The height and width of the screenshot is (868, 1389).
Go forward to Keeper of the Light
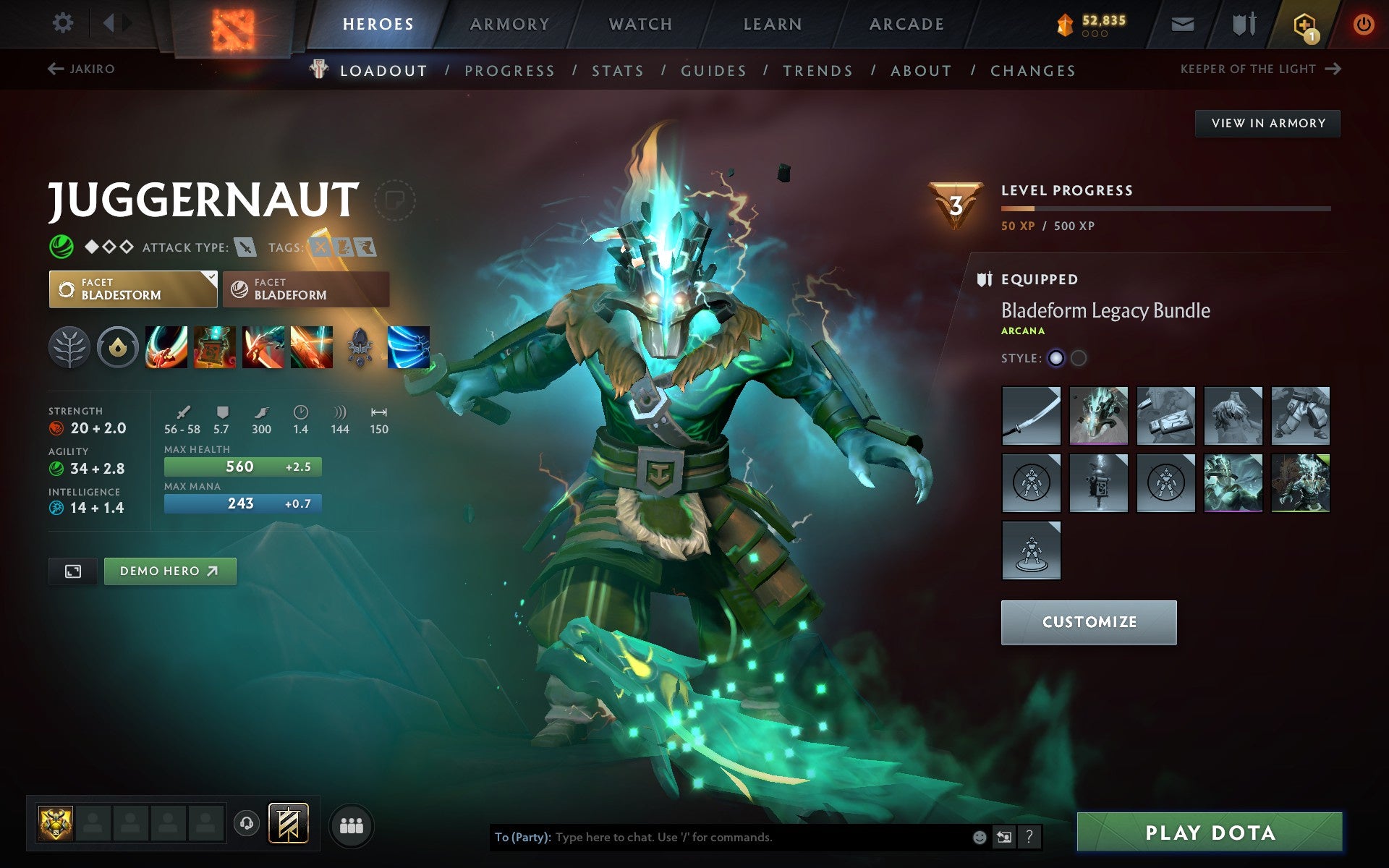click(1335, 68)
